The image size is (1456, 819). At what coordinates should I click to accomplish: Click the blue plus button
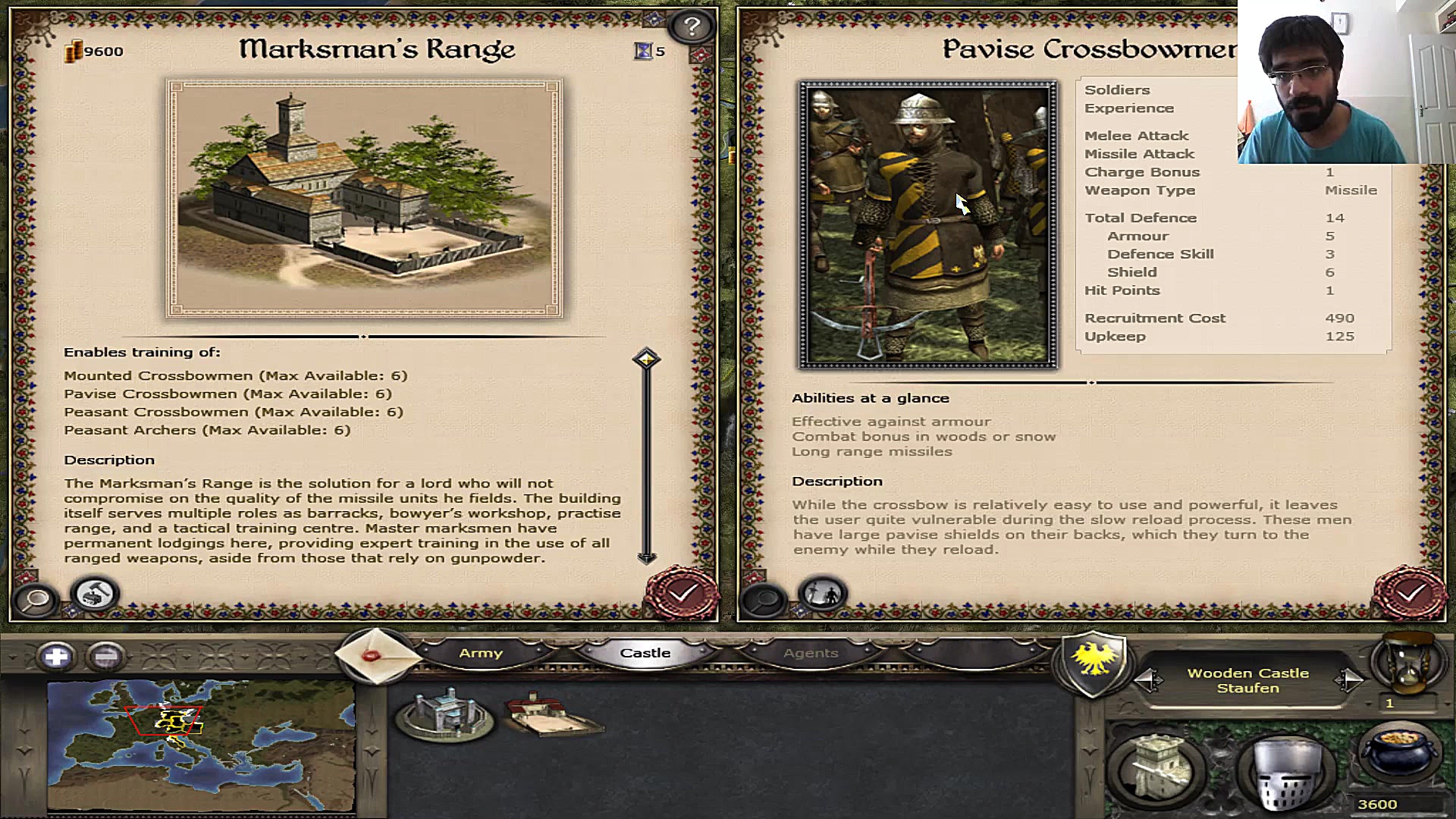pos(56,656)
